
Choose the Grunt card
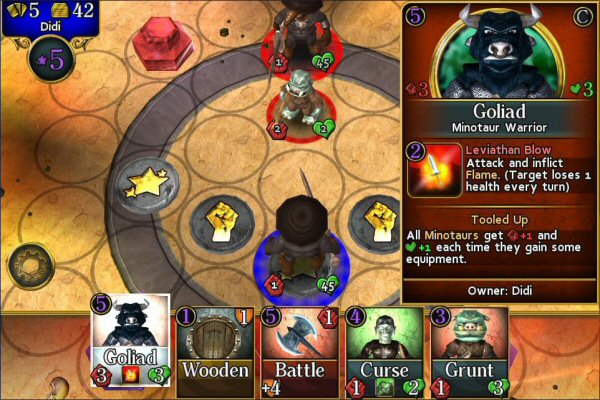click(470, 355)
